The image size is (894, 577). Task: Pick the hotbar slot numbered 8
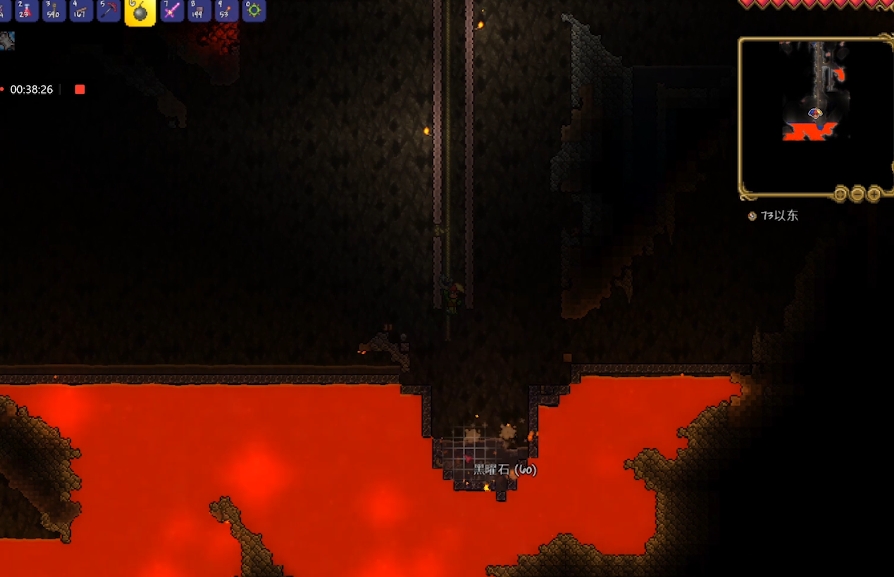(198, 10)
